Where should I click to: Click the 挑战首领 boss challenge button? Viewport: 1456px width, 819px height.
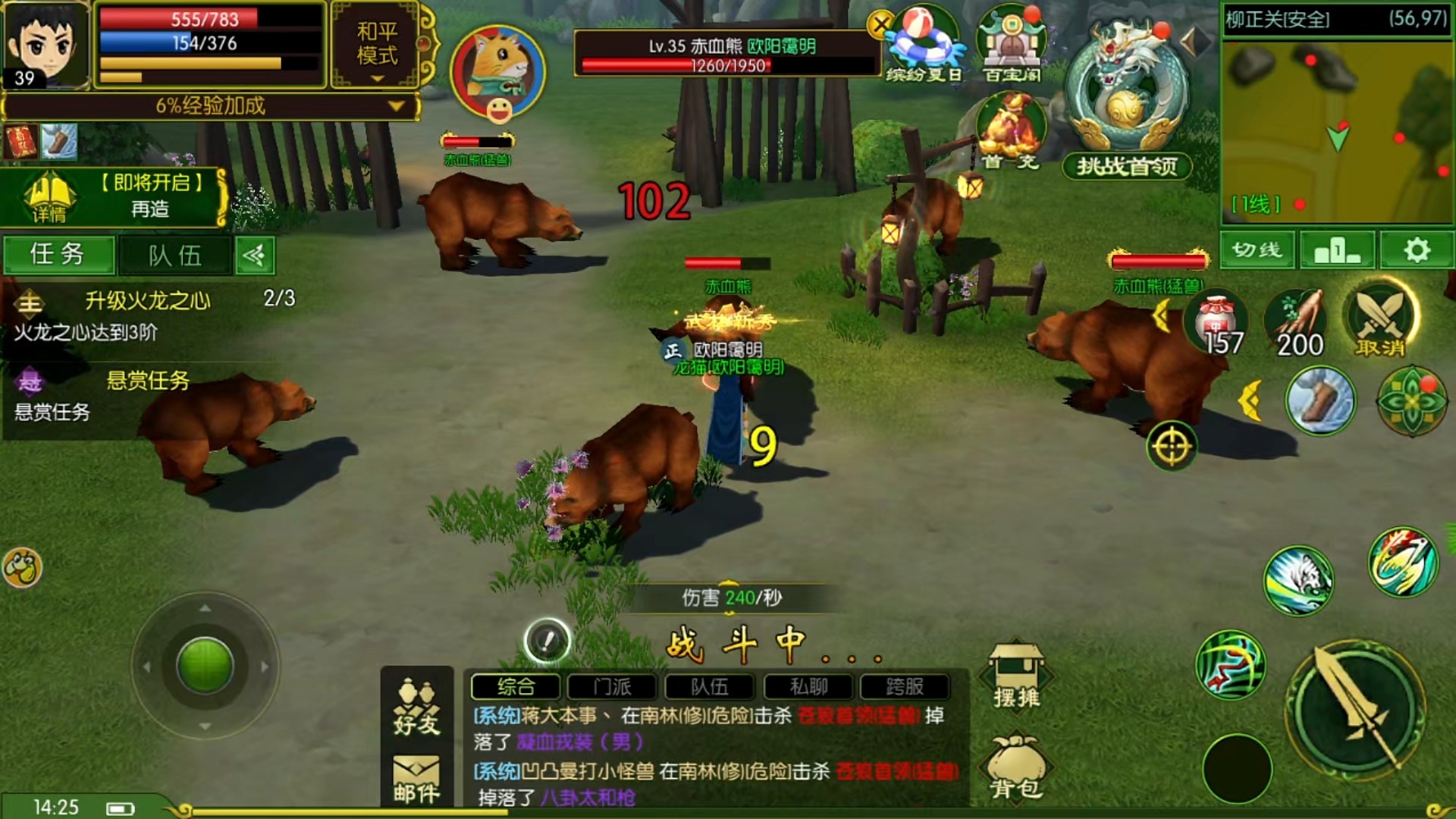(x=1127, y=167)
